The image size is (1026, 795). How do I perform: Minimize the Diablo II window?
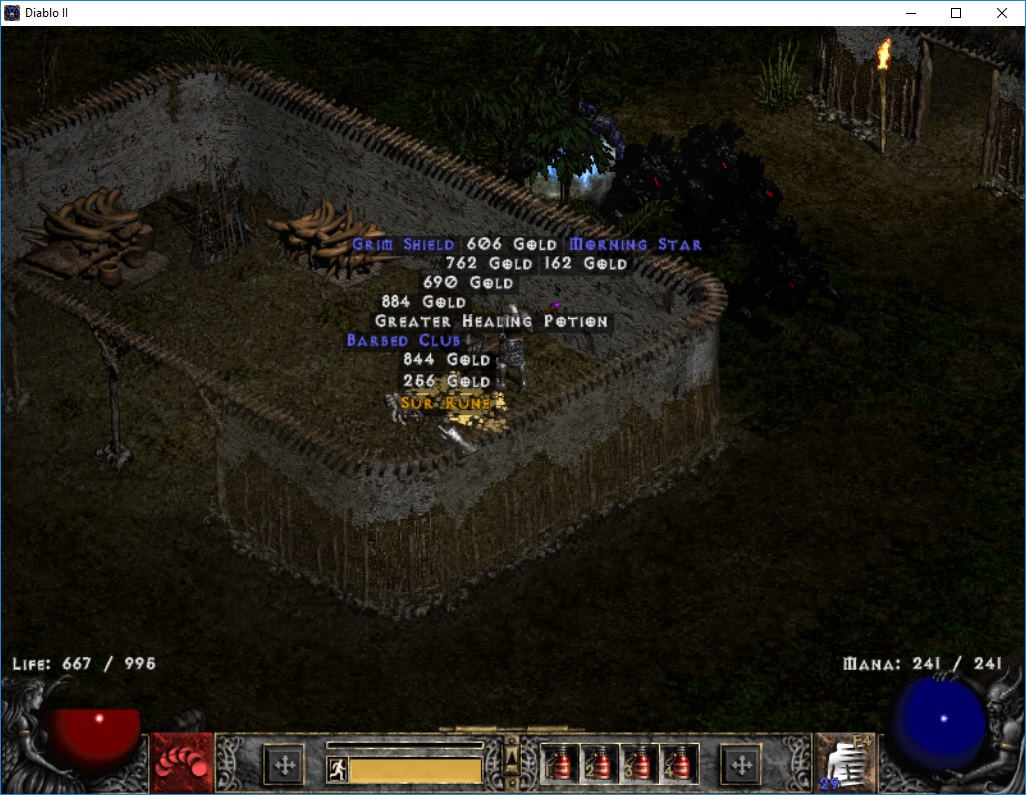[910, 13]
